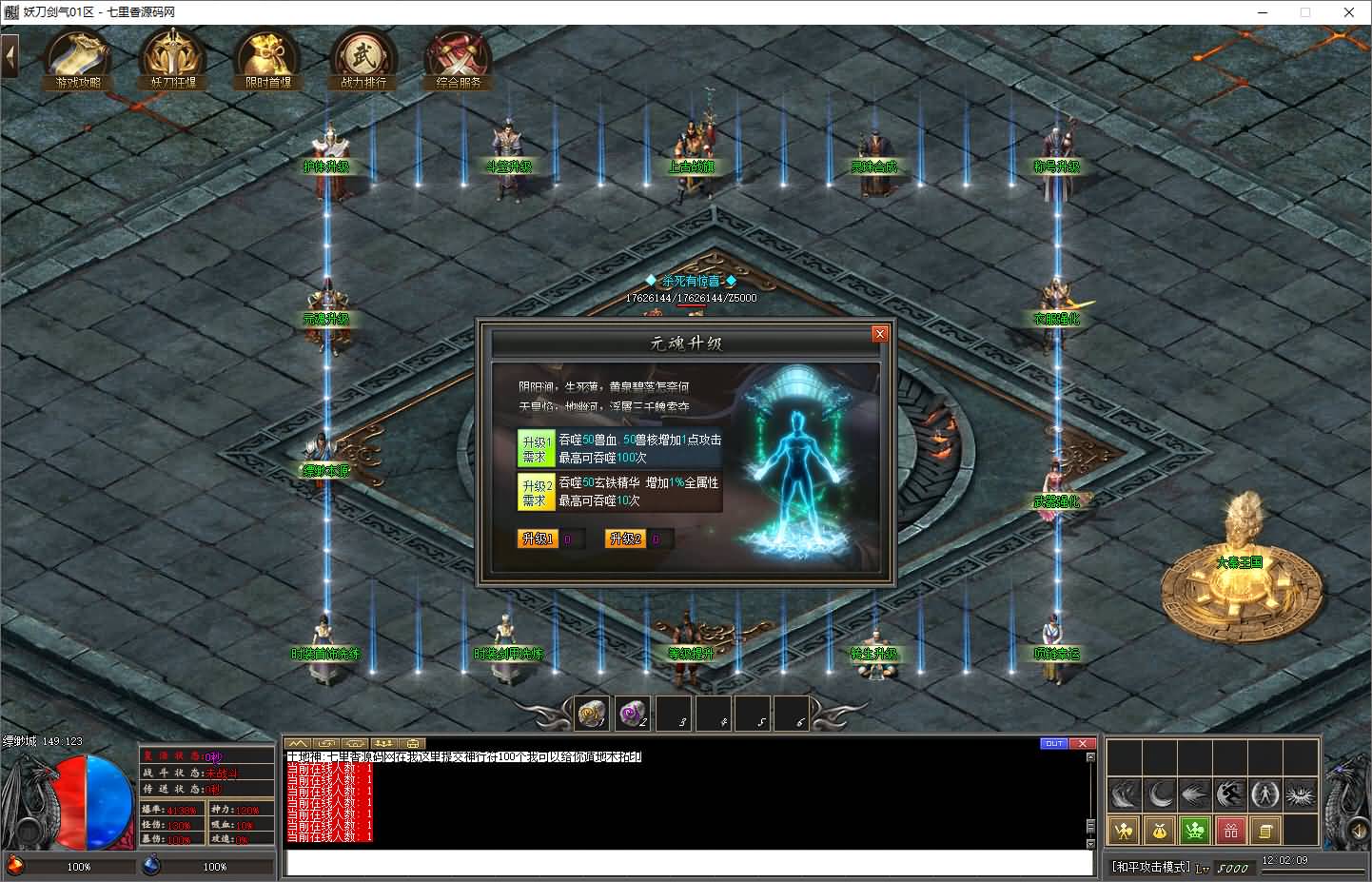Image resolution: width=1372 pixels, height=882 pixels.
Task: Open the red gift box icon
Action: click(x=1230, y=831)
